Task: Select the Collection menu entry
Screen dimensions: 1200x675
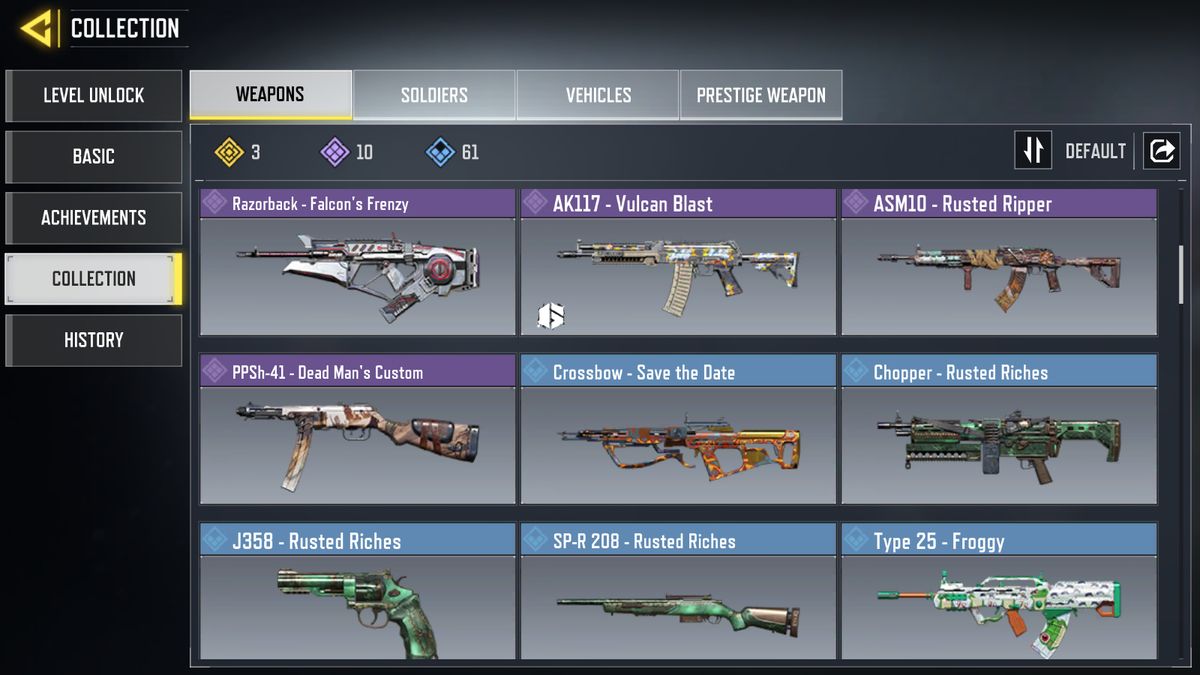Action: (x=93, y=279)
